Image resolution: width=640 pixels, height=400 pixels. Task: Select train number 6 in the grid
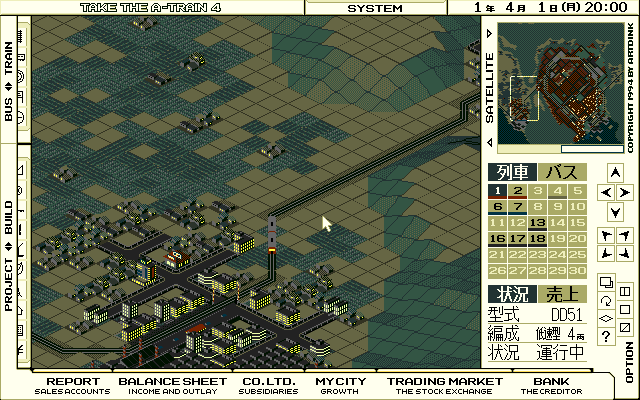click(x=497, y=207)
